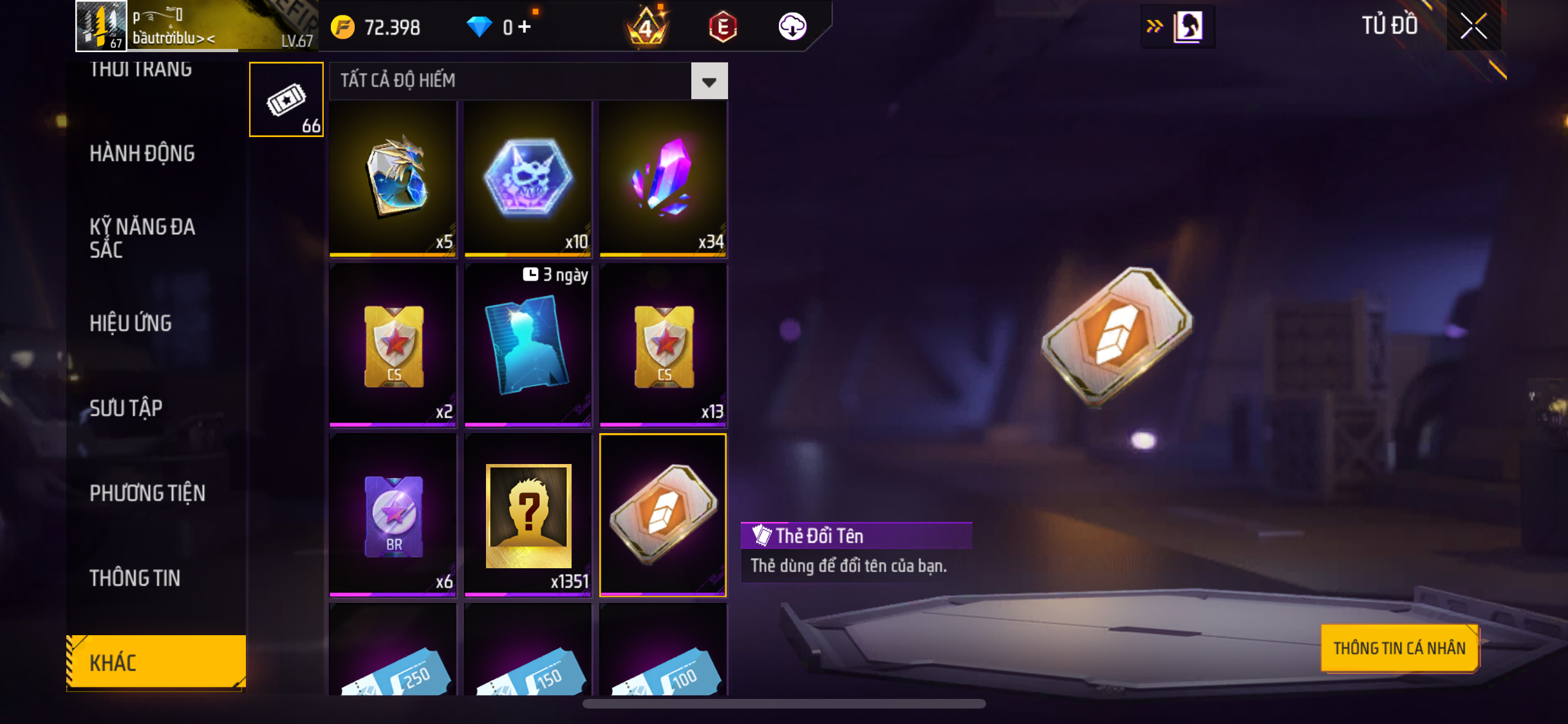Select the 3-day blue character trial card

click(528, 344)
